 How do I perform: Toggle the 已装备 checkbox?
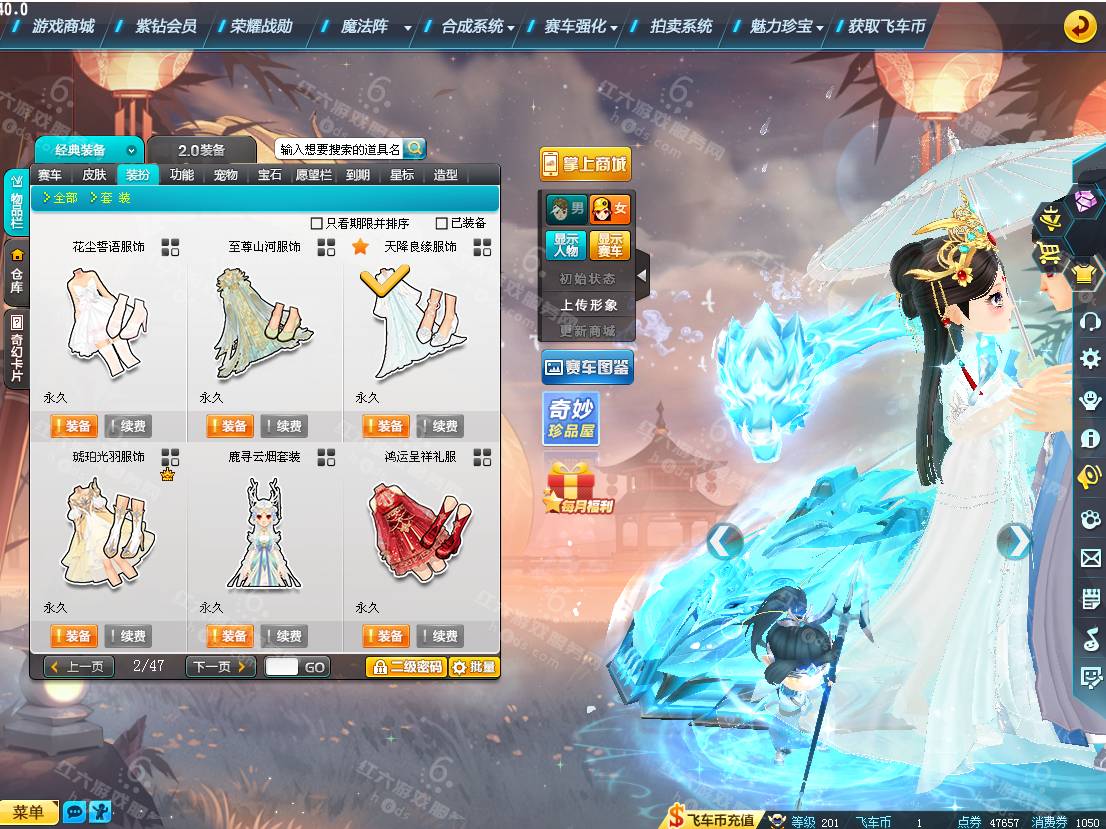coord(442,223)
